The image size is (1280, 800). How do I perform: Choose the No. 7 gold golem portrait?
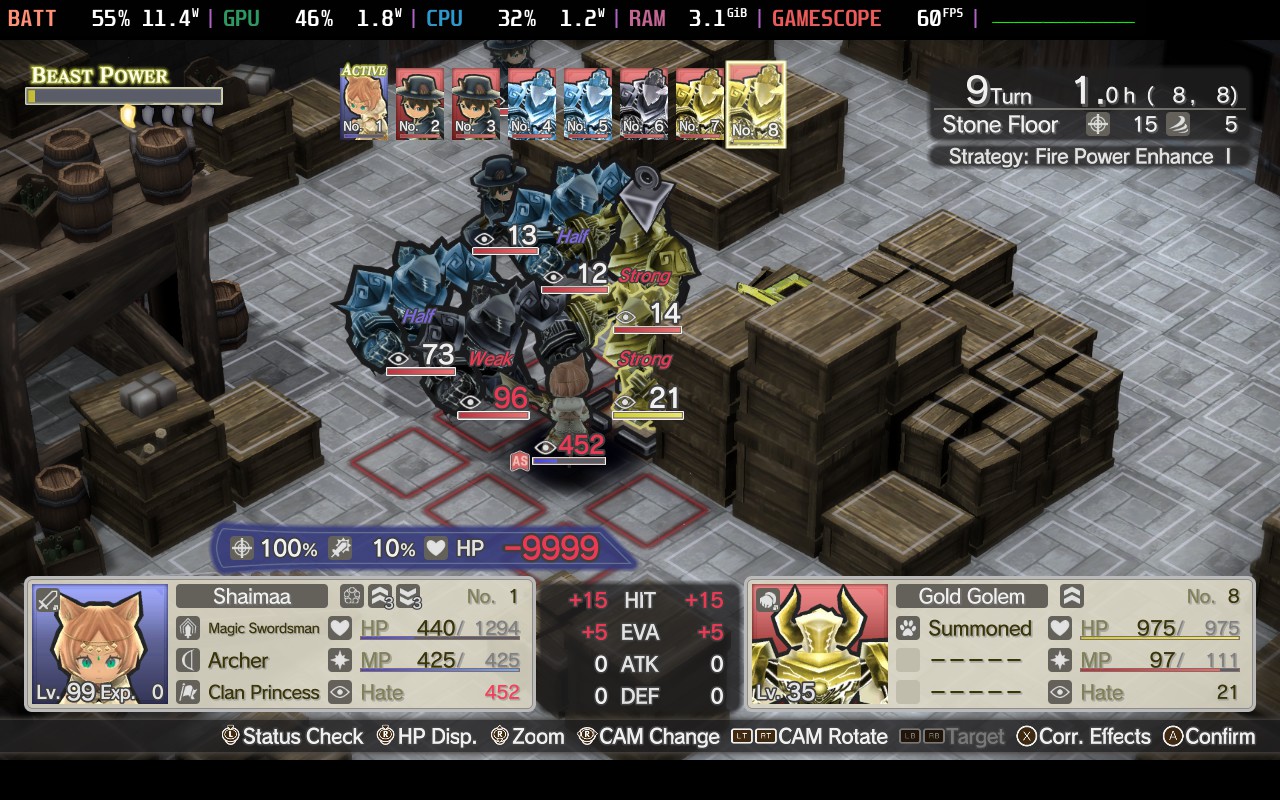700,103
